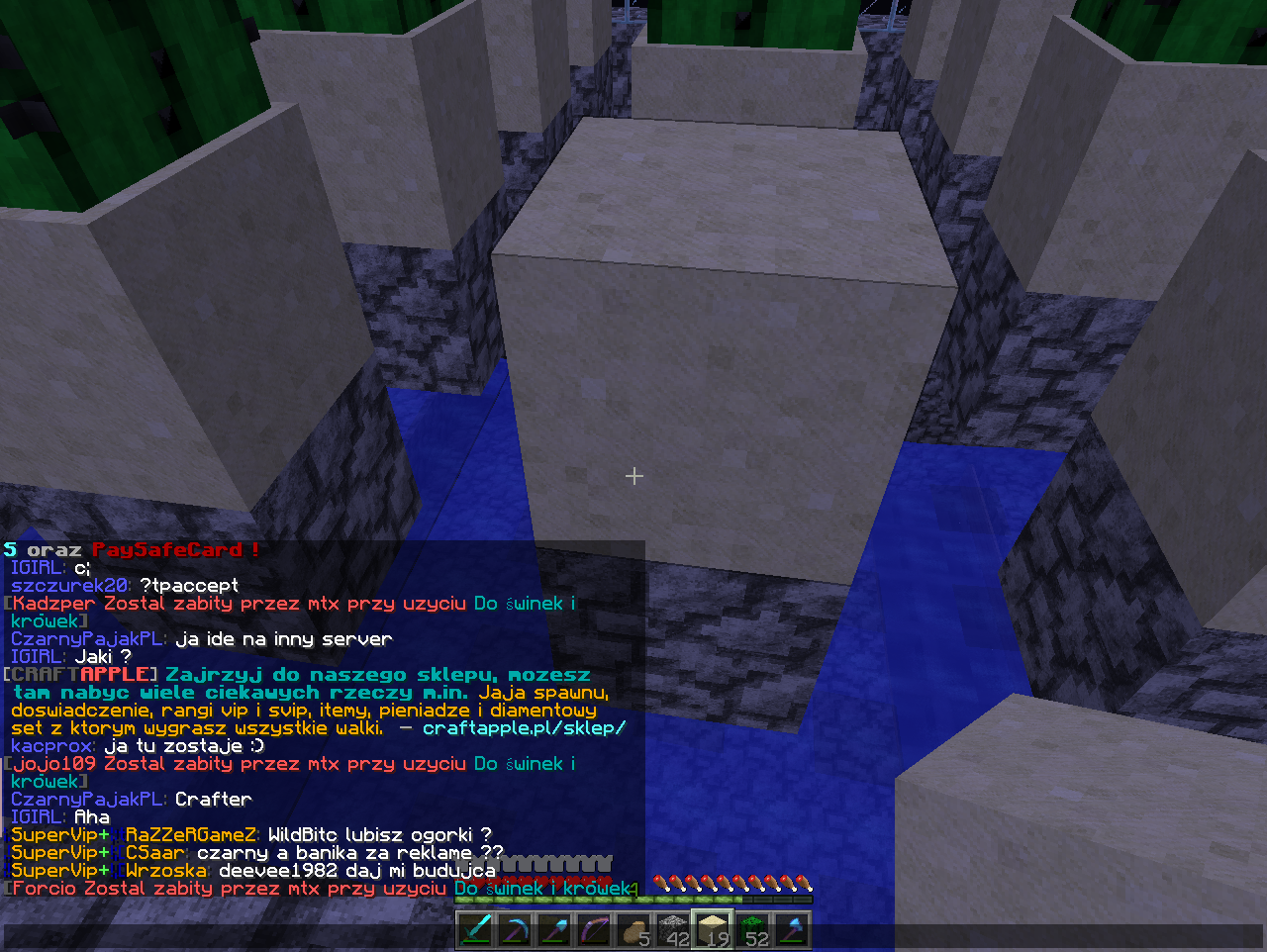Select the potato stack of 5
1267x952 pixels.
633,931
